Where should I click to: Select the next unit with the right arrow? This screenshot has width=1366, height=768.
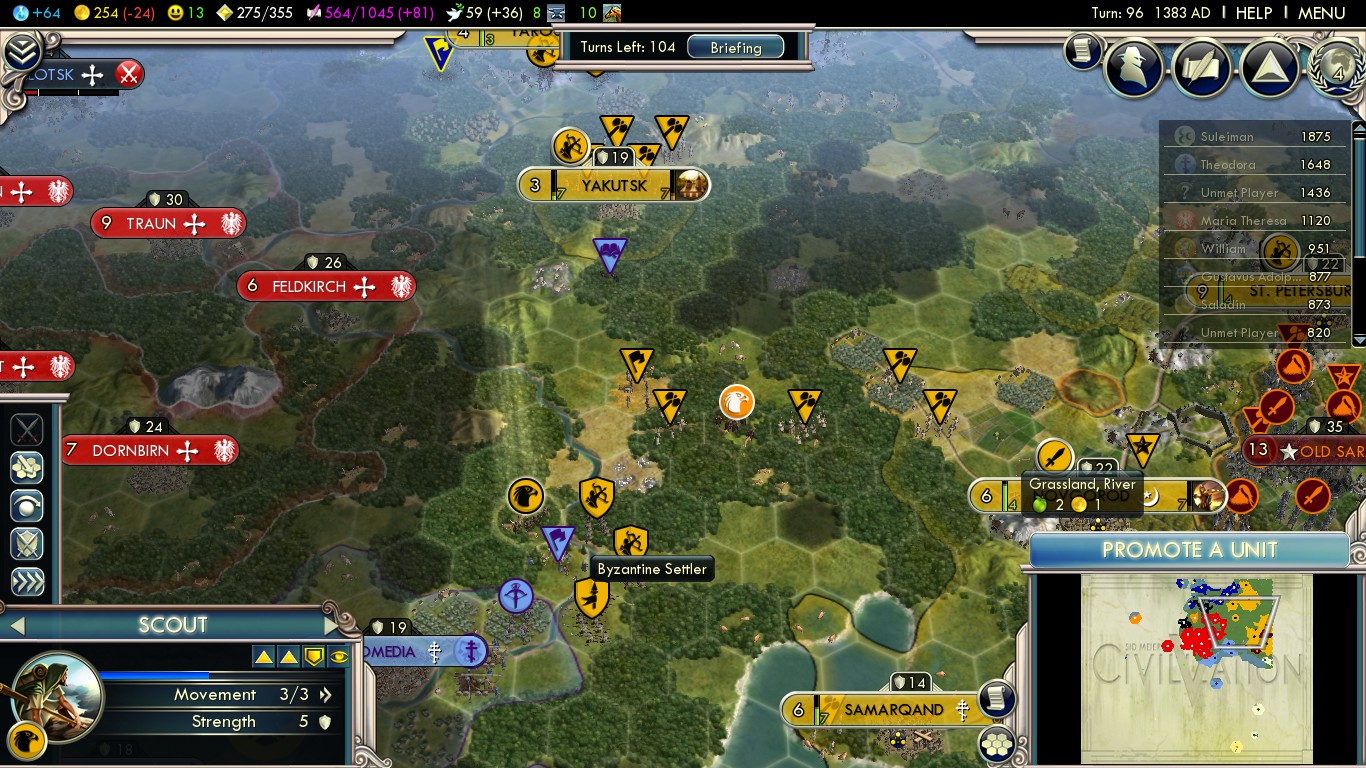(x=331, y=626)
